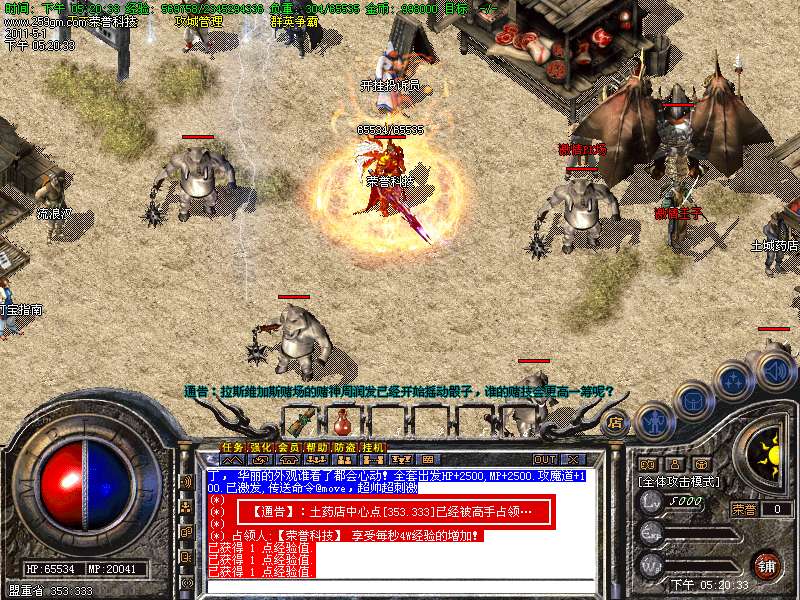Click the OUT button on chat panel
Image resolution: width=800 pixels, height=600 pixels.
[x=545, y=460]
